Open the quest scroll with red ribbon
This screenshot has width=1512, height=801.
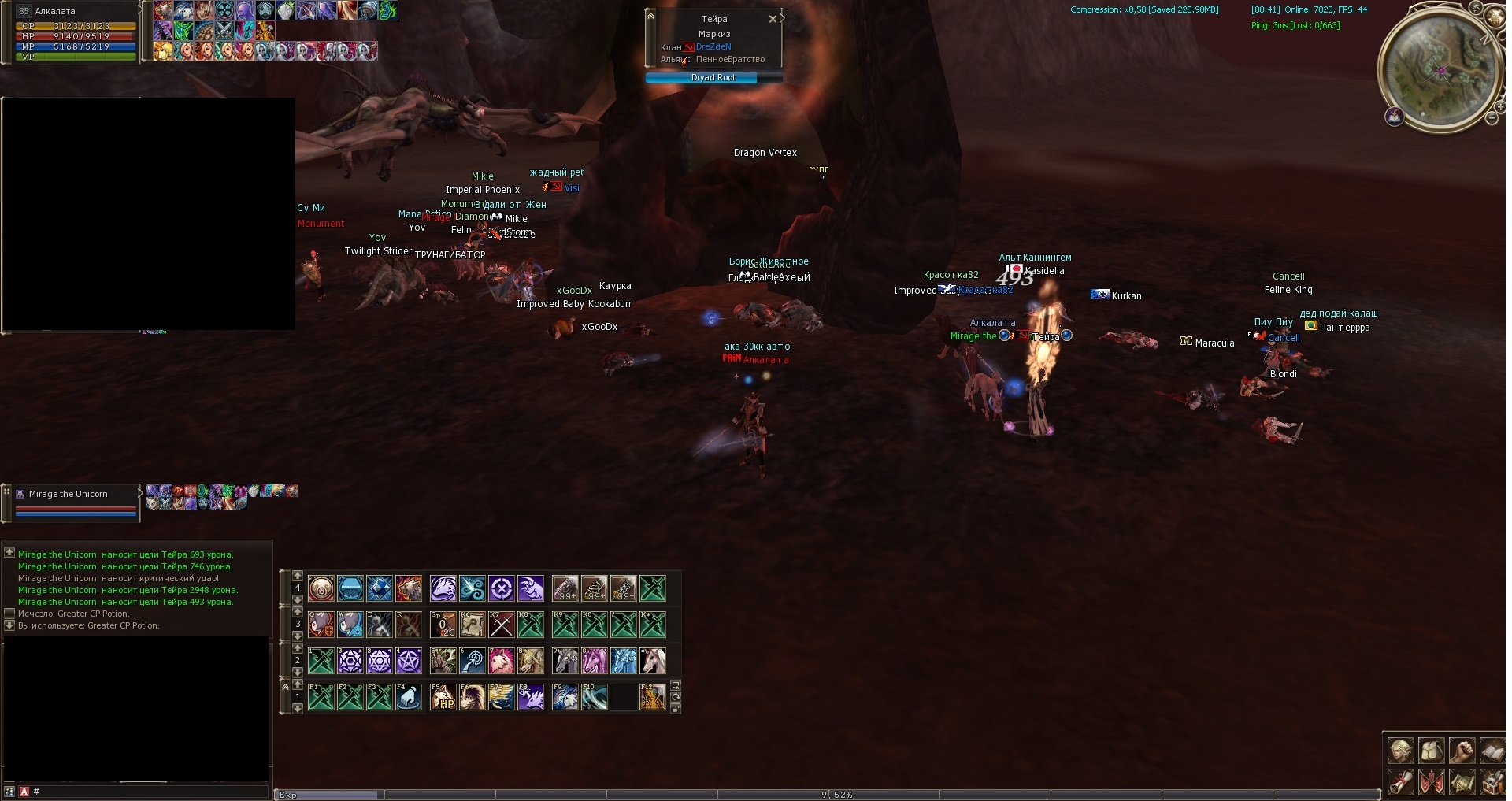pyautogui.click(x=1400, y=781)
